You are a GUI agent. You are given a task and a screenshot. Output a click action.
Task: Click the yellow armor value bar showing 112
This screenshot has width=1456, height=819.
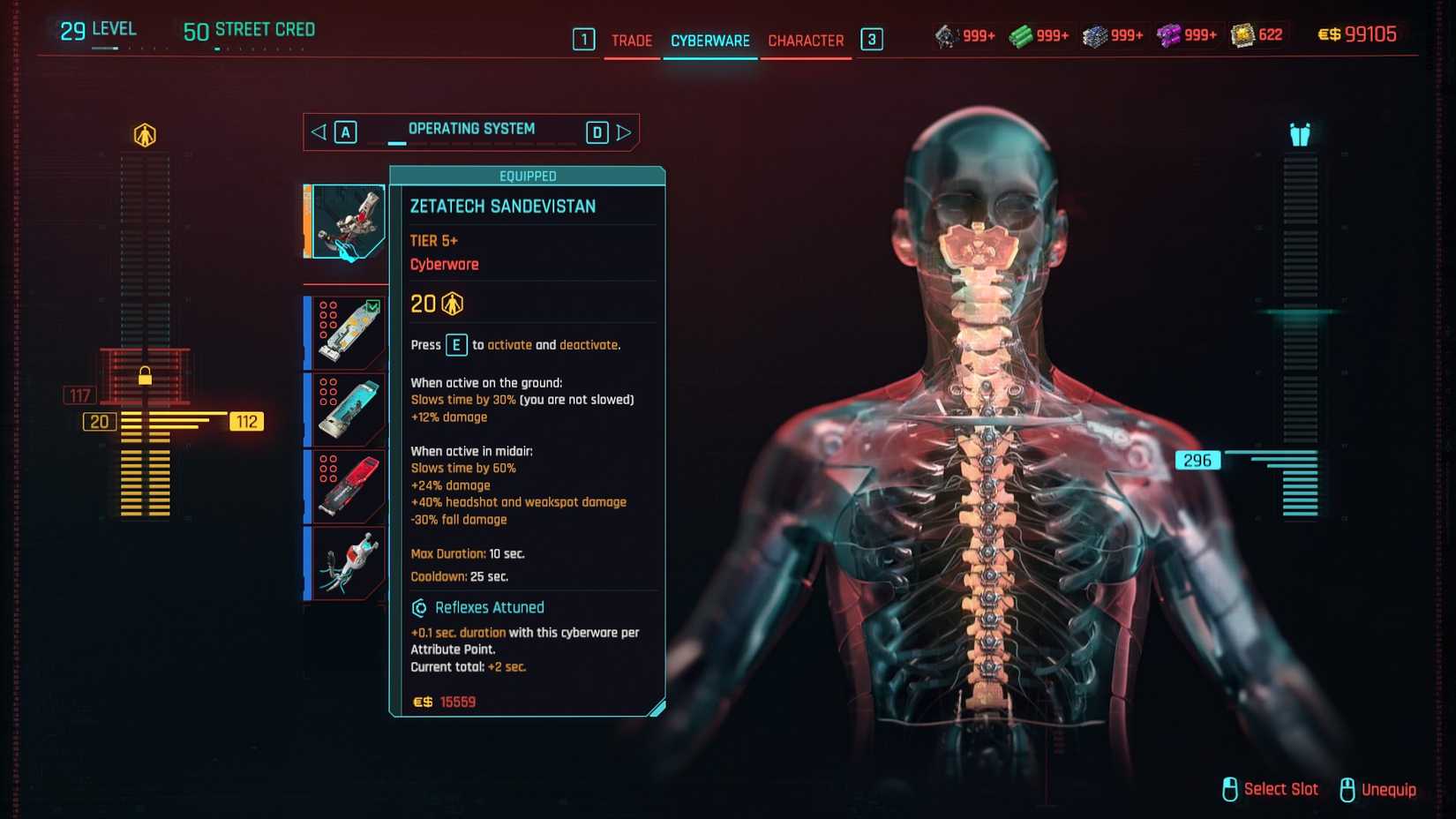coord(247,421)
